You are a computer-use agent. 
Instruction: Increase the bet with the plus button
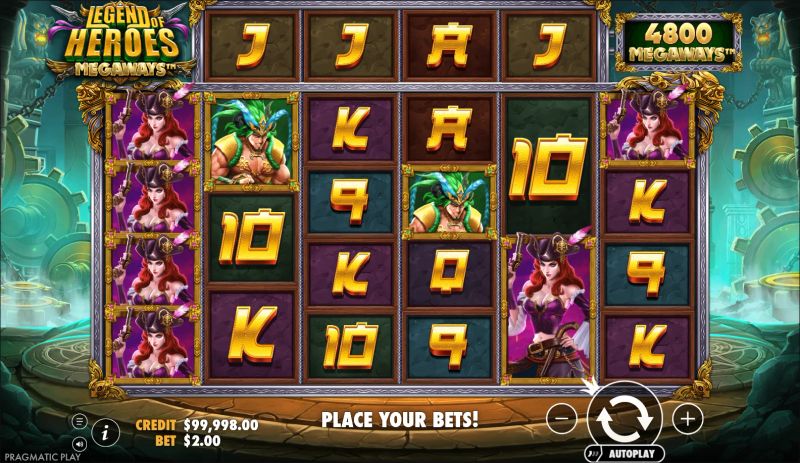[687, 419]
